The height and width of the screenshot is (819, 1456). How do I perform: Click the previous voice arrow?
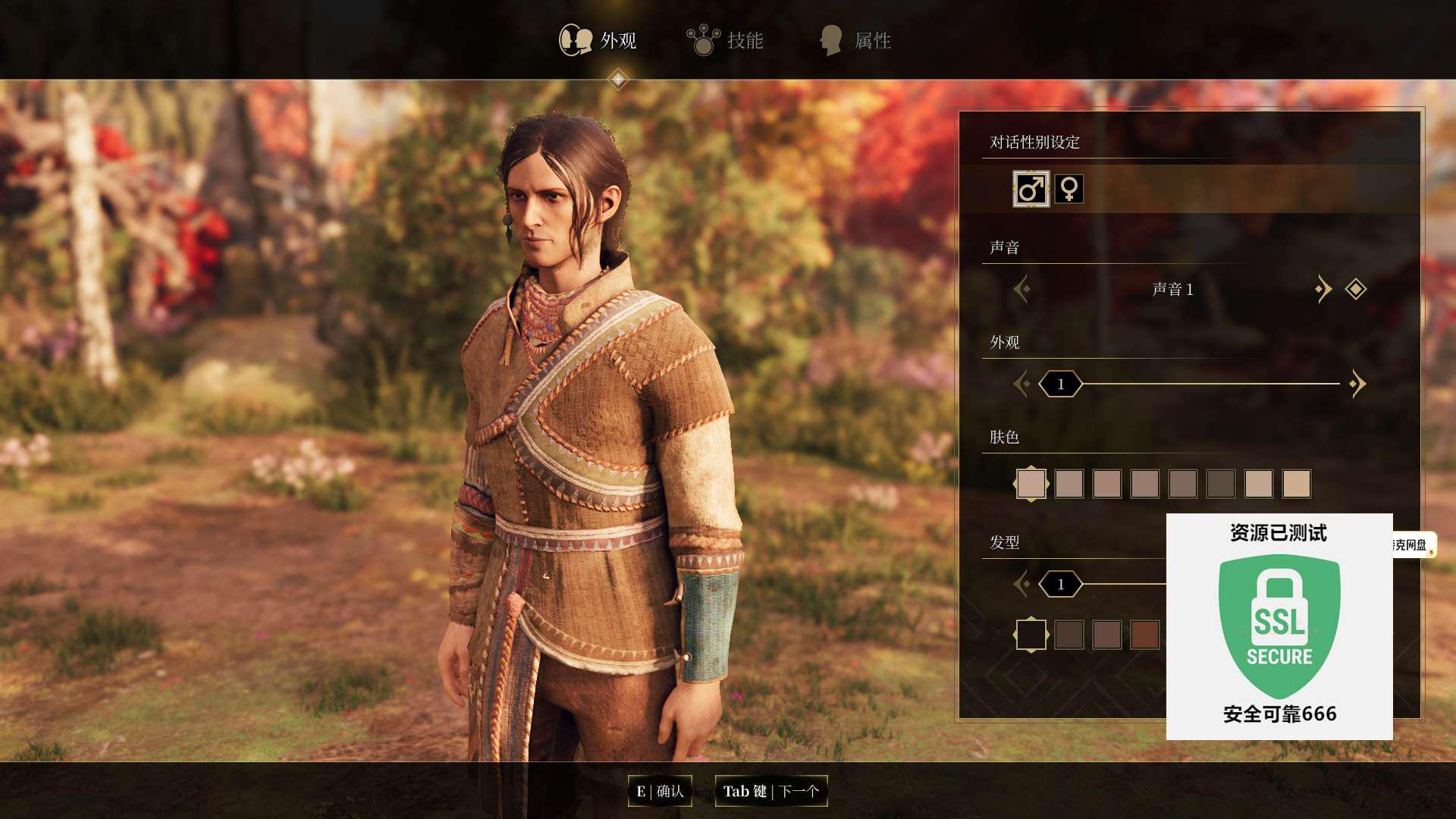(x=1022, y=289)
